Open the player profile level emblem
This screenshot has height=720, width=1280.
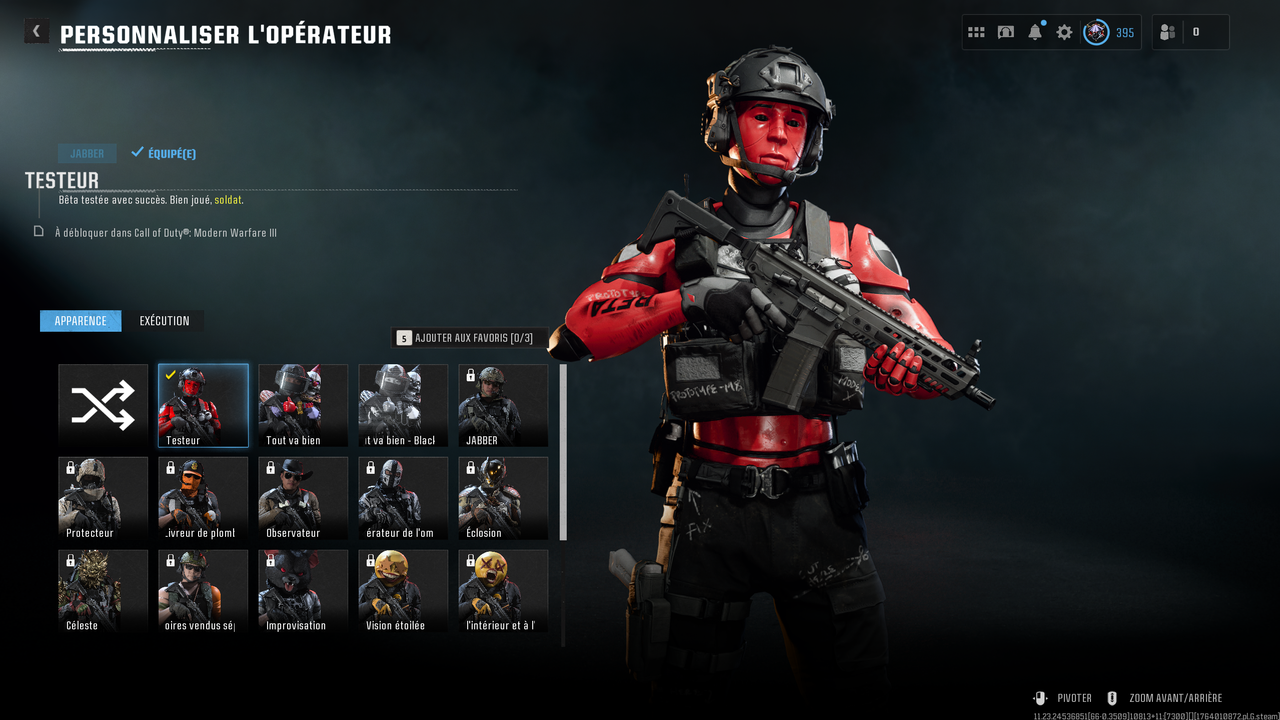click(1097, 32)
